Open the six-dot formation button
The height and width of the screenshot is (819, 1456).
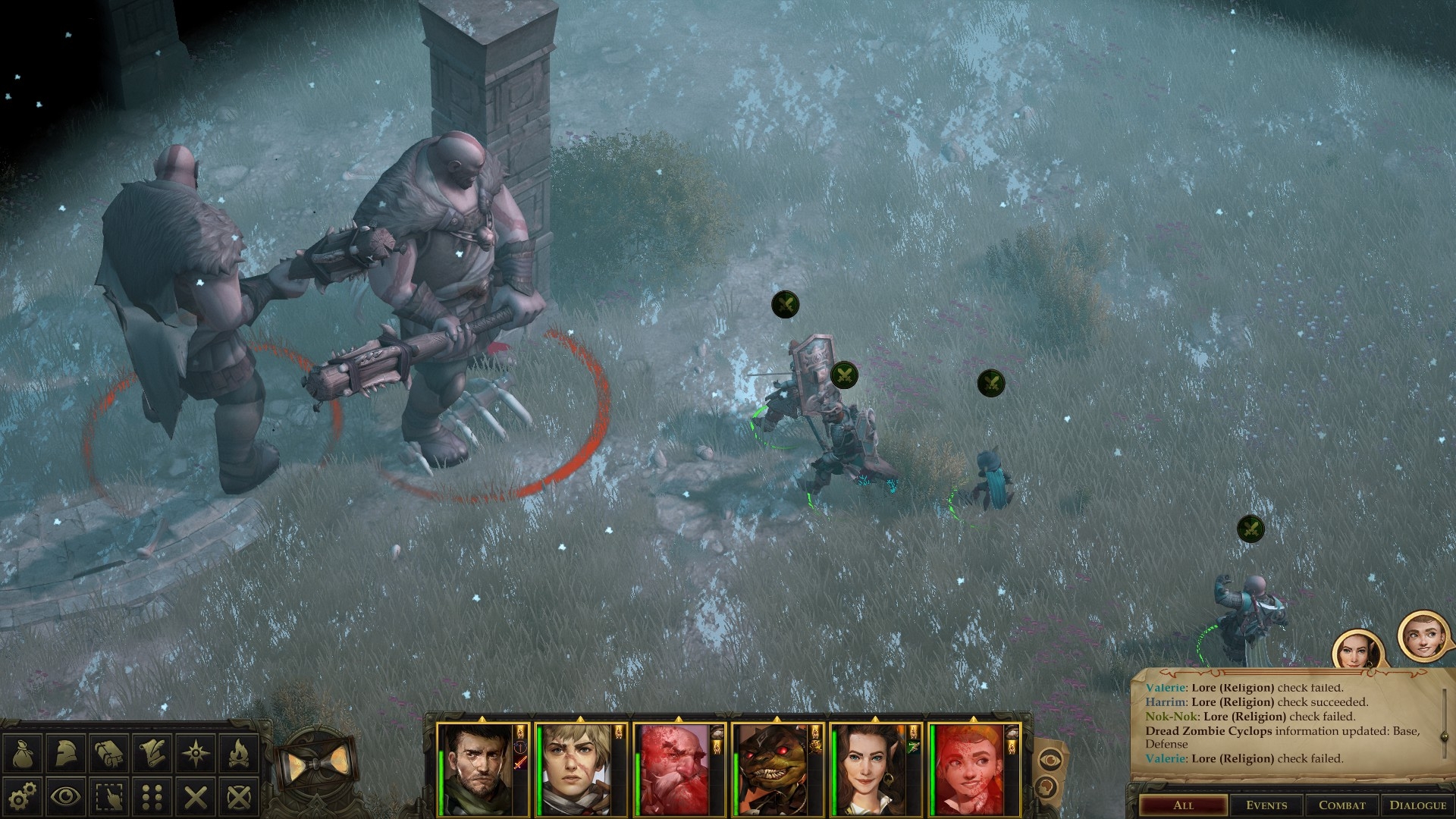152,796
